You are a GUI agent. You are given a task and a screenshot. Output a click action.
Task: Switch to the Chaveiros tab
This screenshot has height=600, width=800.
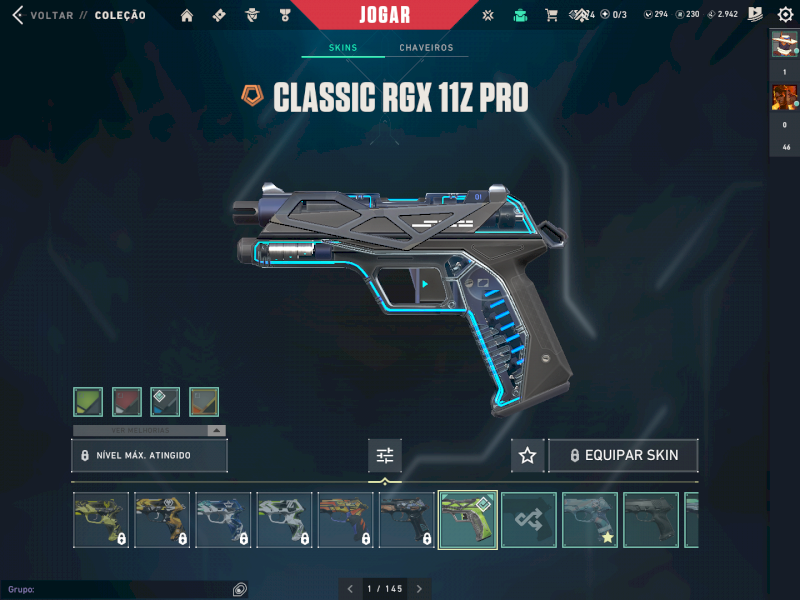click(x=426, y=48)
